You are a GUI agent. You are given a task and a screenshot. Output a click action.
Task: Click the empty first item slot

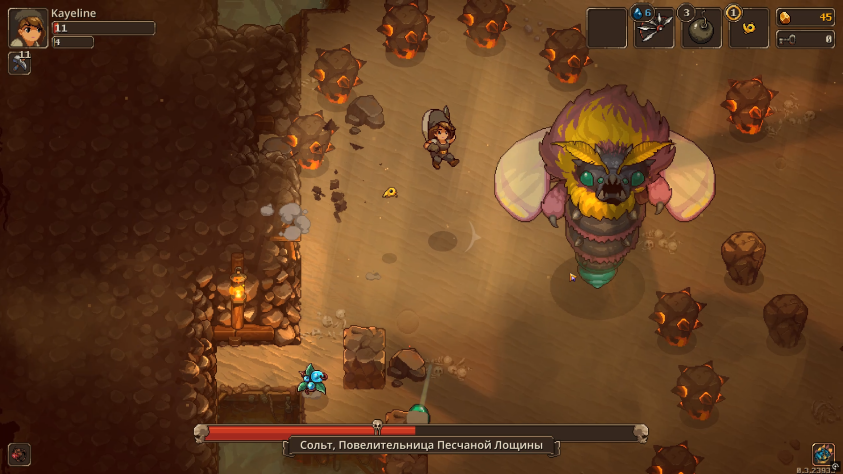606,29
